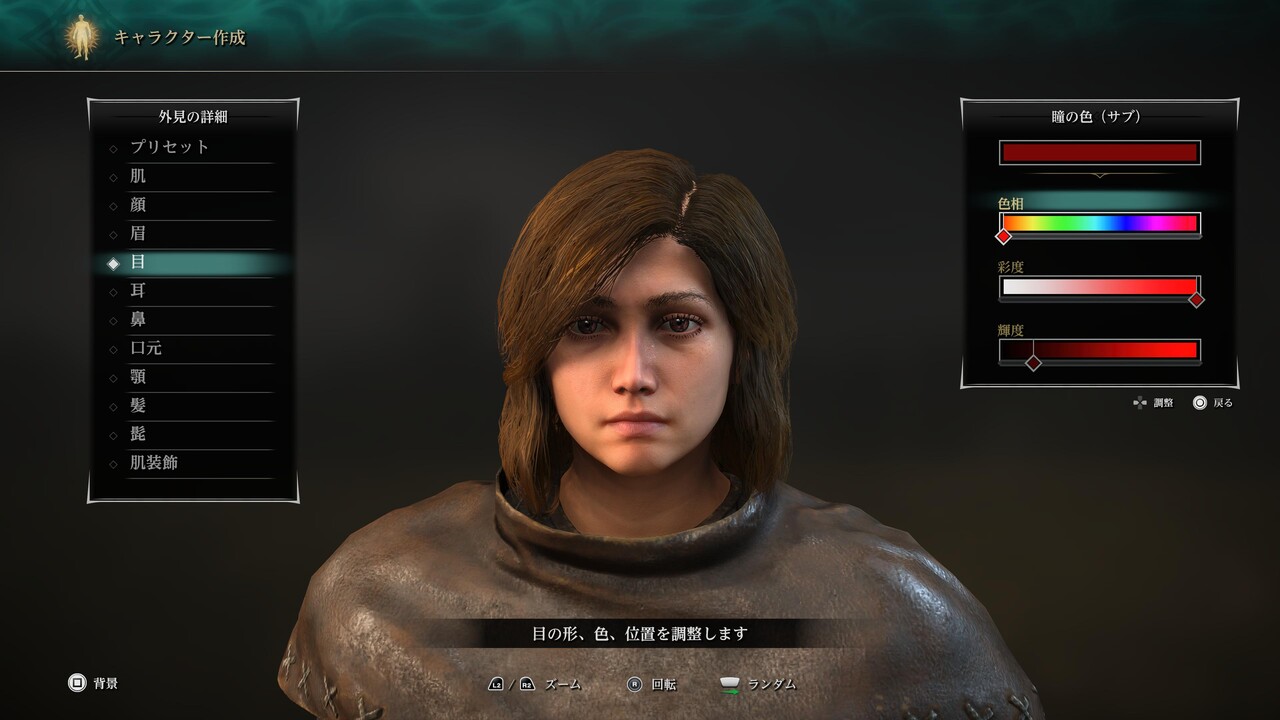Screen dimensions: 1280x720
Task: Select the 肌 appearance category
Action: click(139, 175)
